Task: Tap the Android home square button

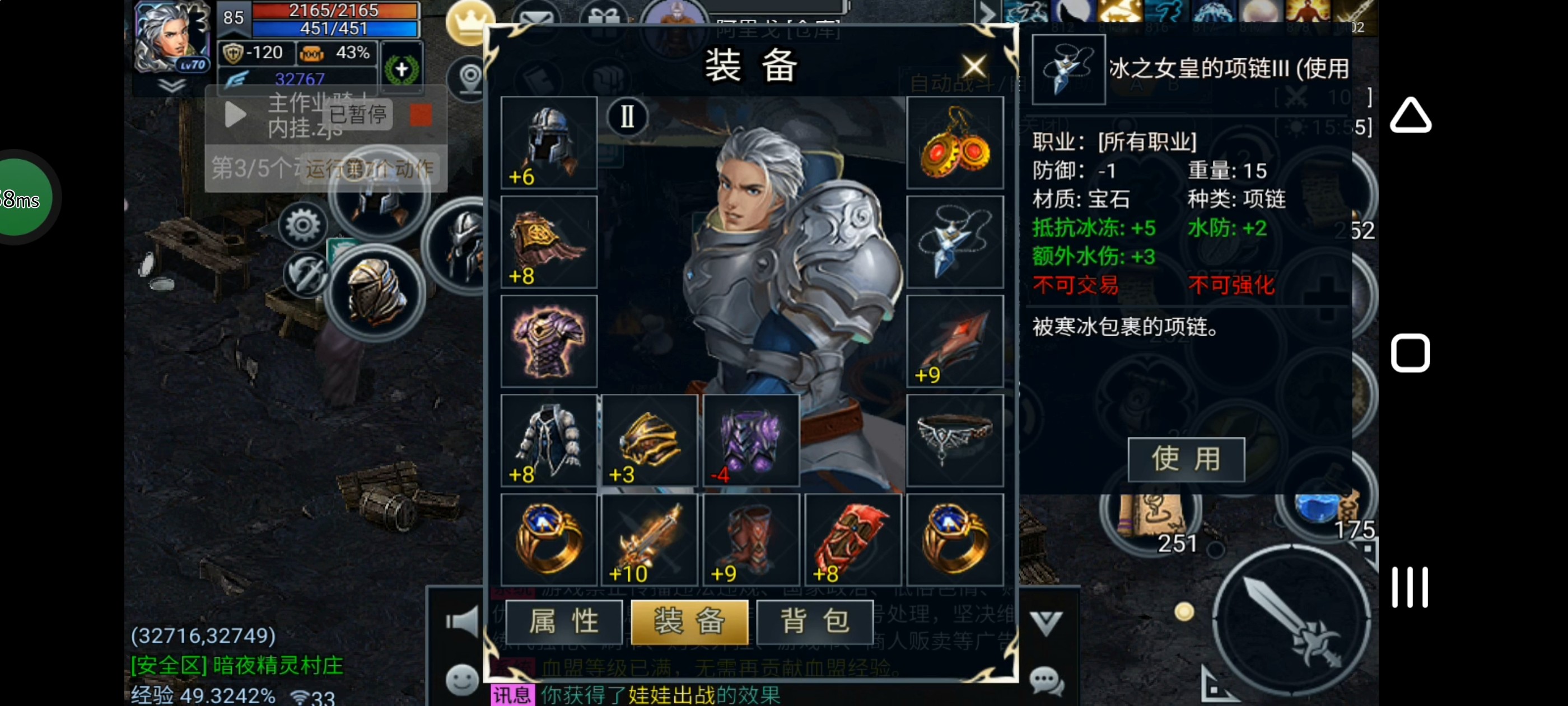Action: (1410, 352)
